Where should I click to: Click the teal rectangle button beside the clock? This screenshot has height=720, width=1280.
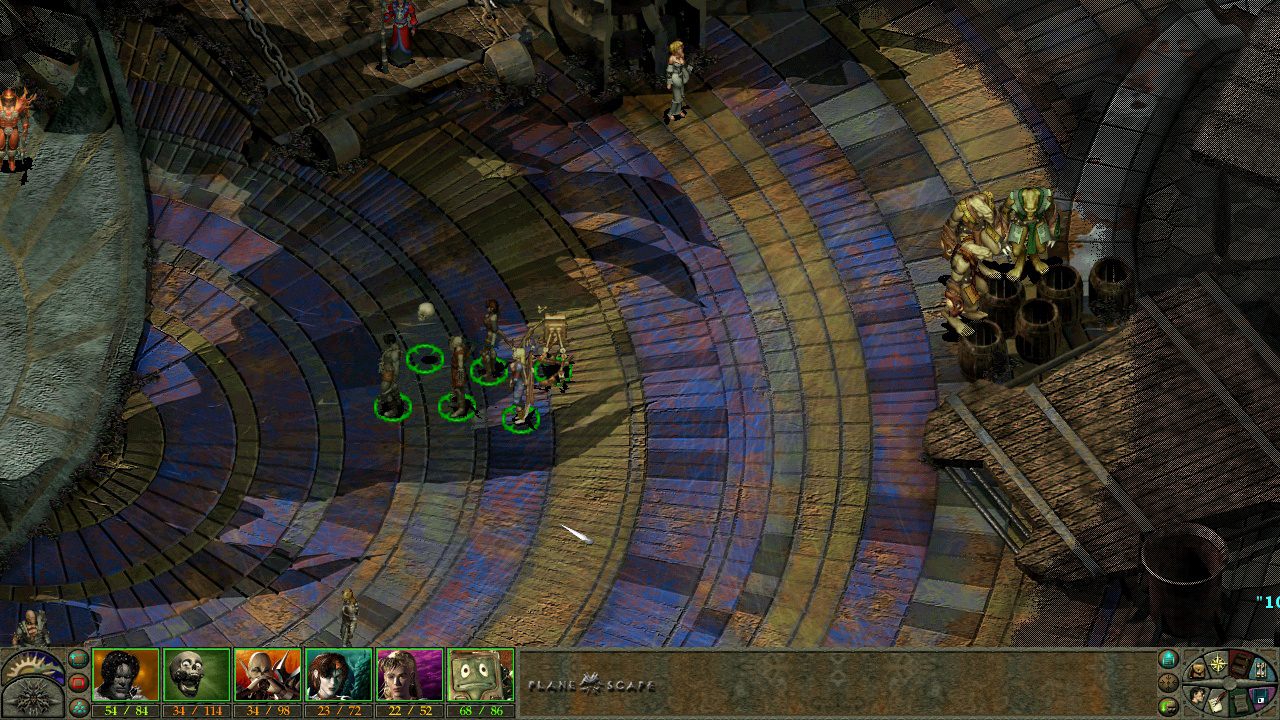pyautogui.click(x=78, y=659)
